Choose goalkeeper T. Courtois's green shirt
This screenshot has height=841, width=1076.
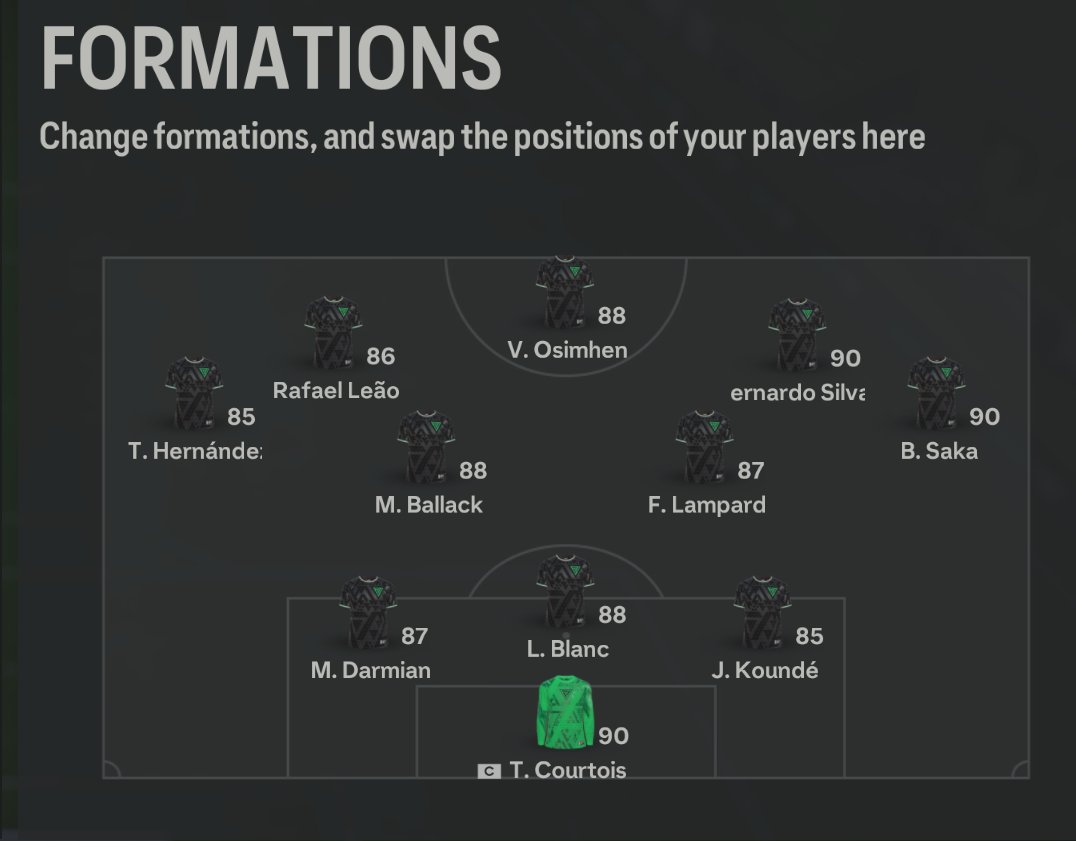(566, 713)
